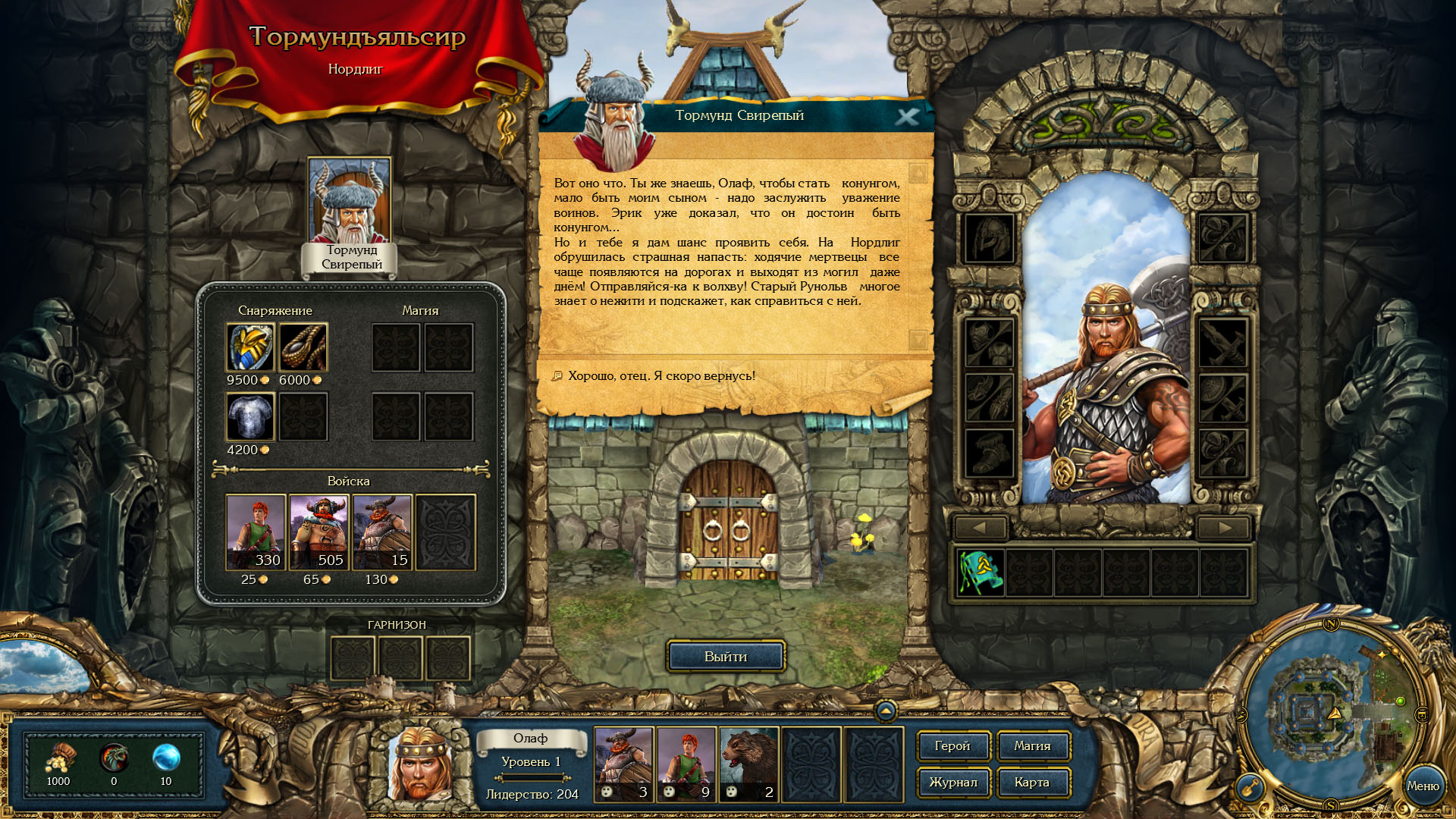Open the Карта map button
This screenshot has width=1456, height=819.
1032,783
